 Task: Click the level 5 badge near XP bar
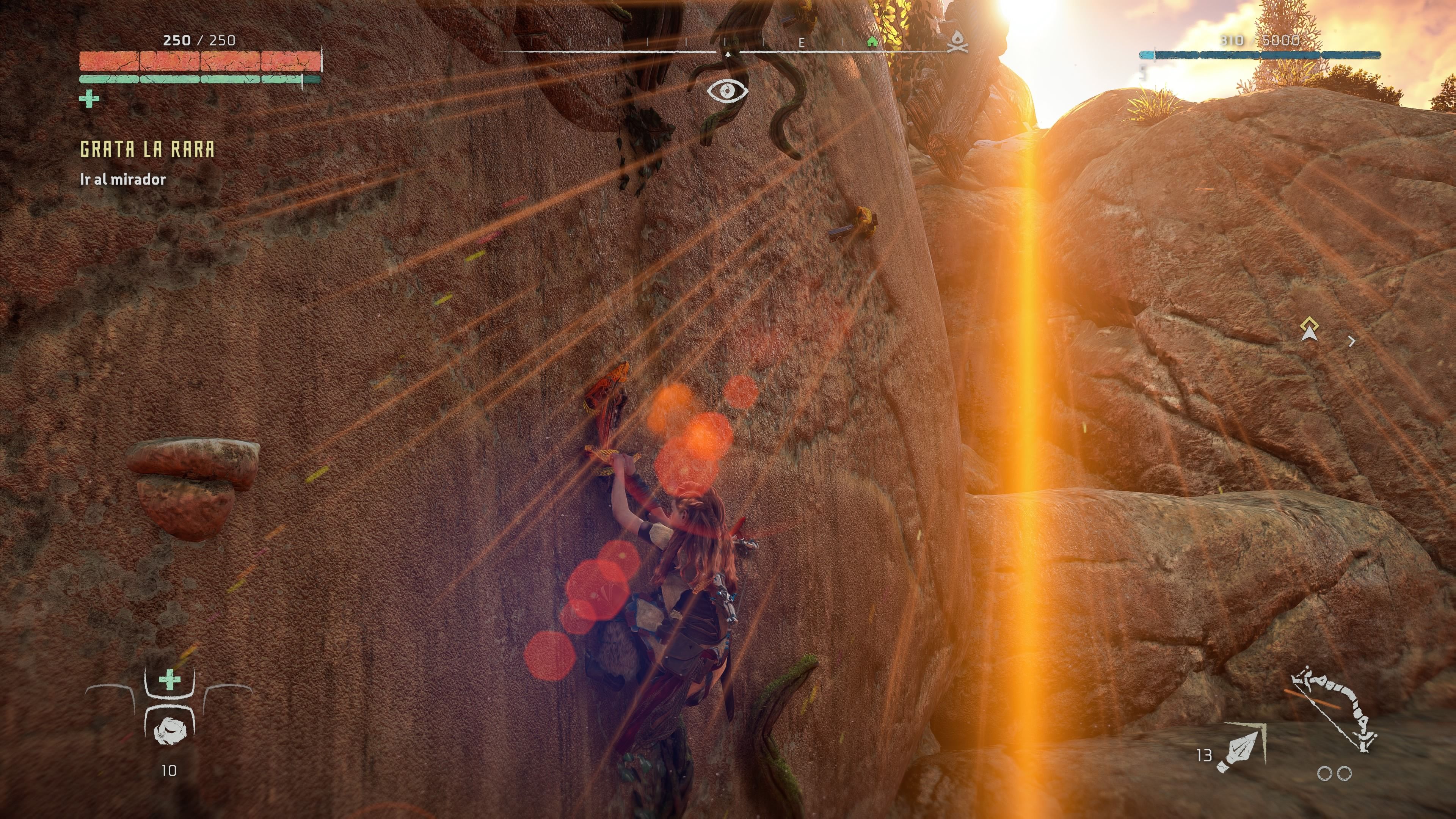tap(1142, 74)
